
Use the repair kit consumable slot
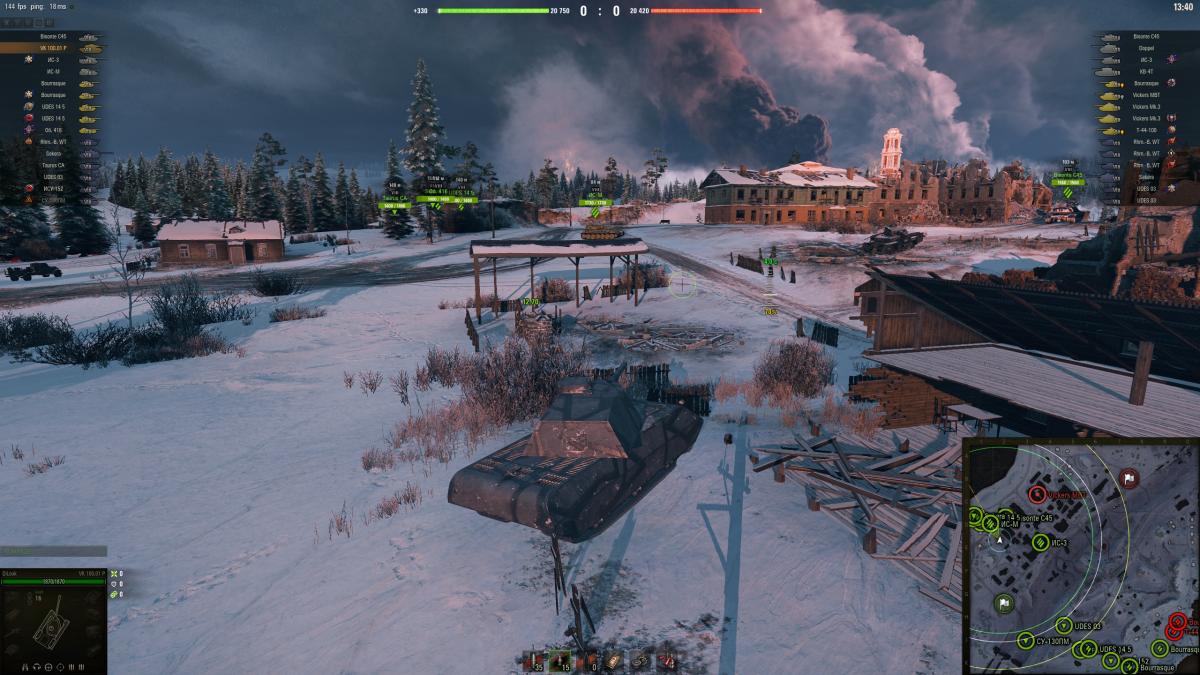(639, 660)
